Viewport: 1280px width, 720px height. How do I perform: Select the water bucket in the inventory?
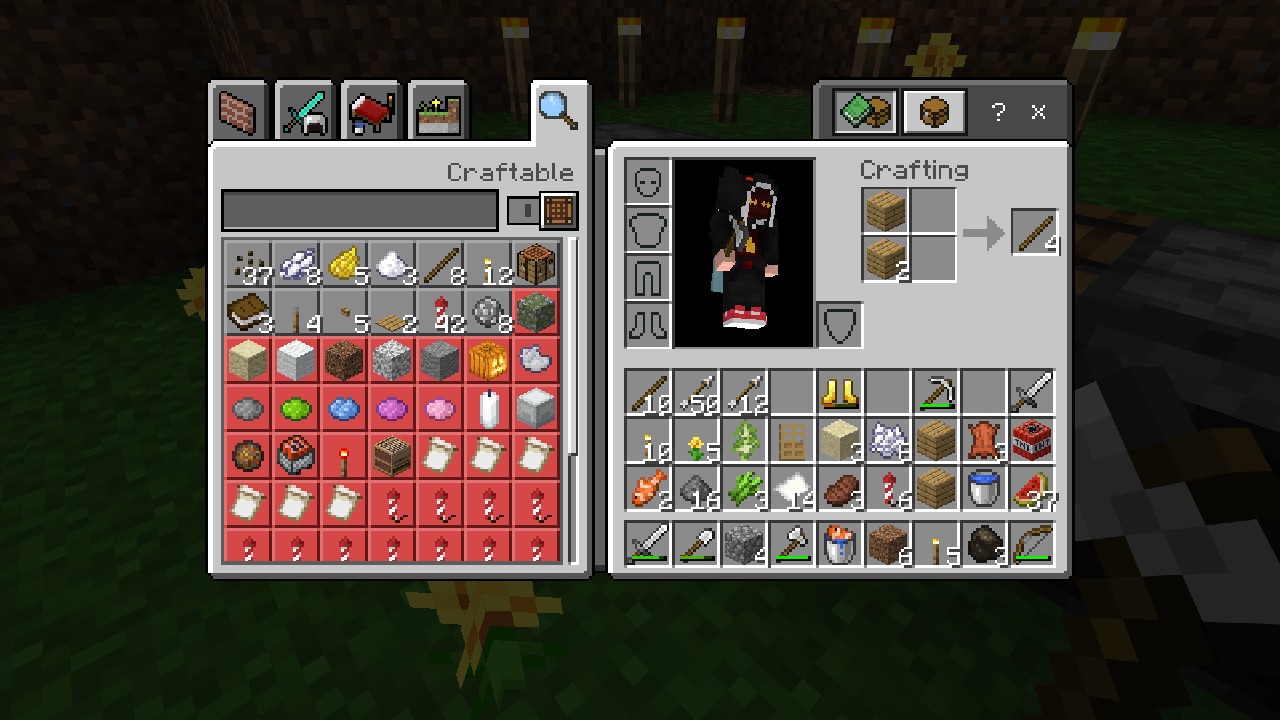[983, 488]
